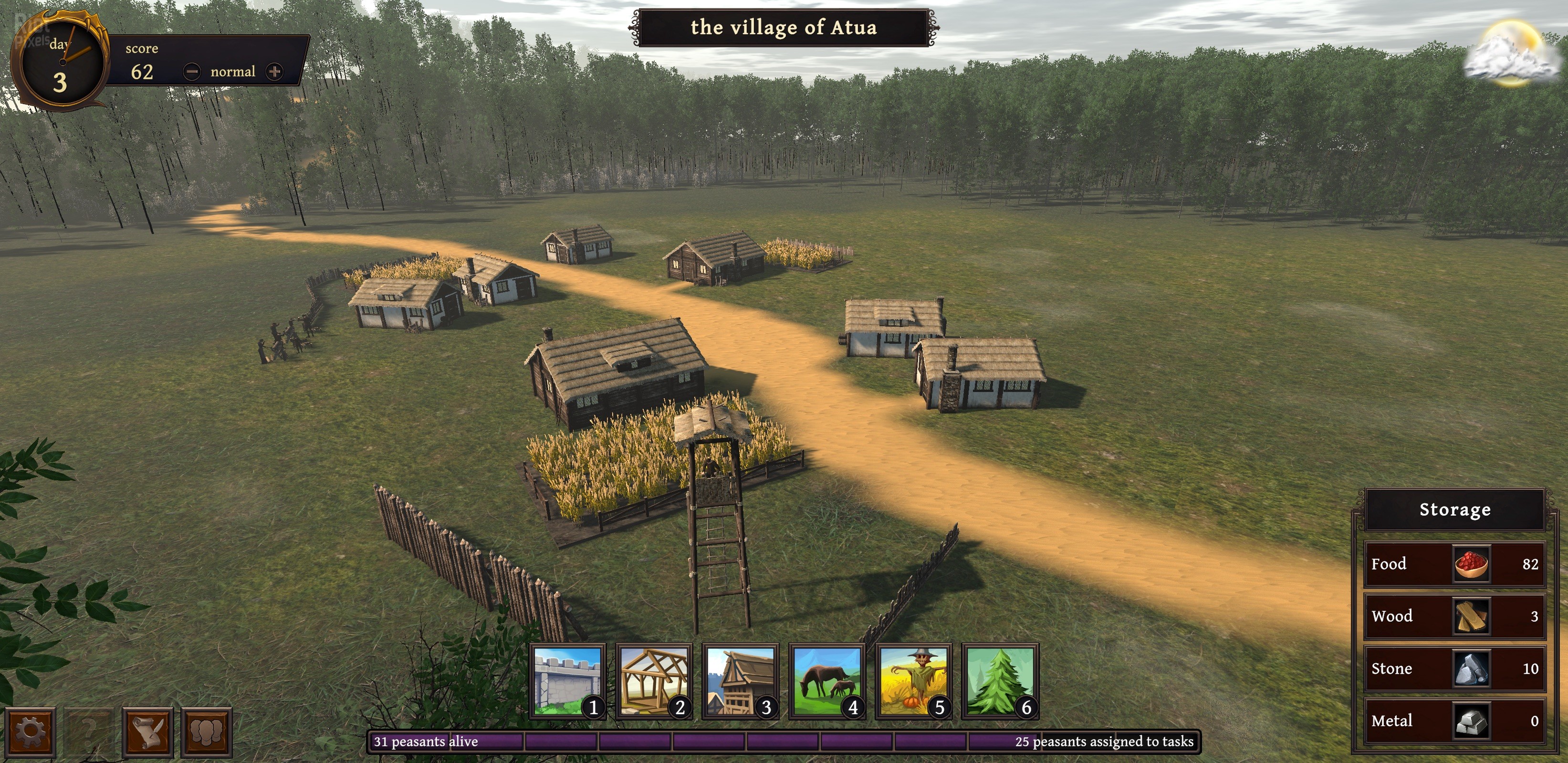
Task: Click the Stone resource row
Action: [x=1455, y=668]
